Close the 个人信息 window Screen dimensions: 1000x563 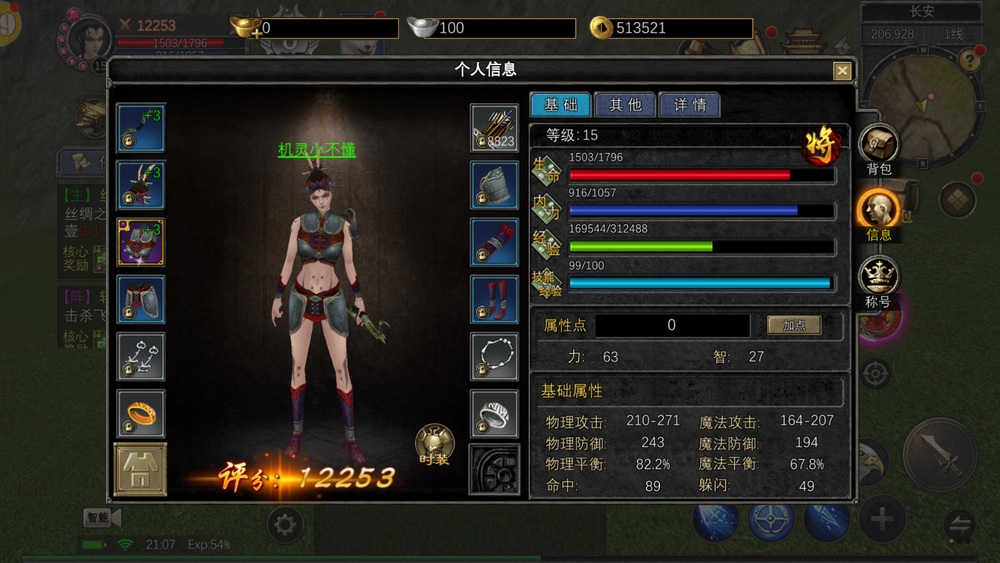[x=842, y=71]
